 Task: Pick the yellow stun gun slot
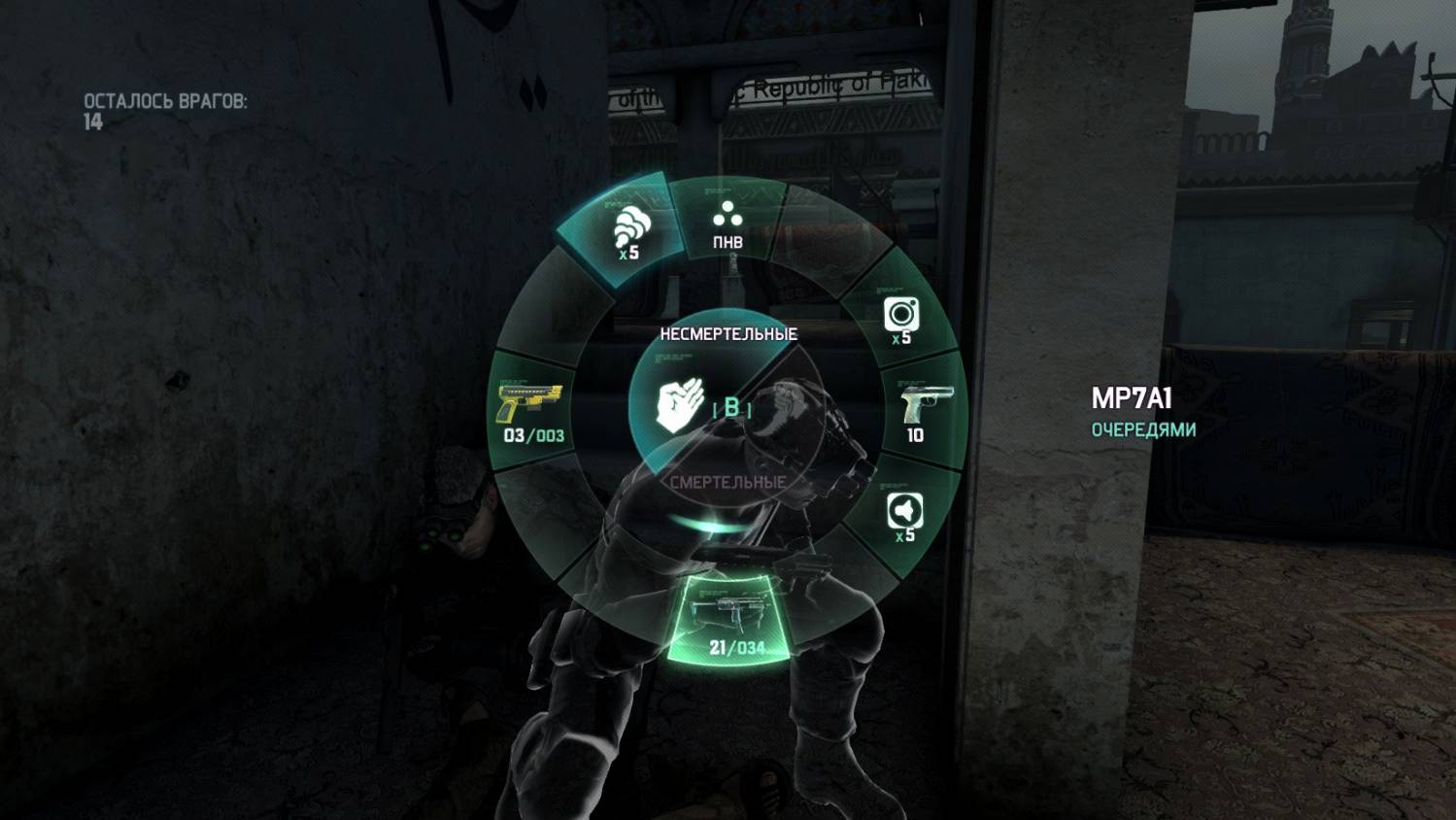(x=531, y=412)
